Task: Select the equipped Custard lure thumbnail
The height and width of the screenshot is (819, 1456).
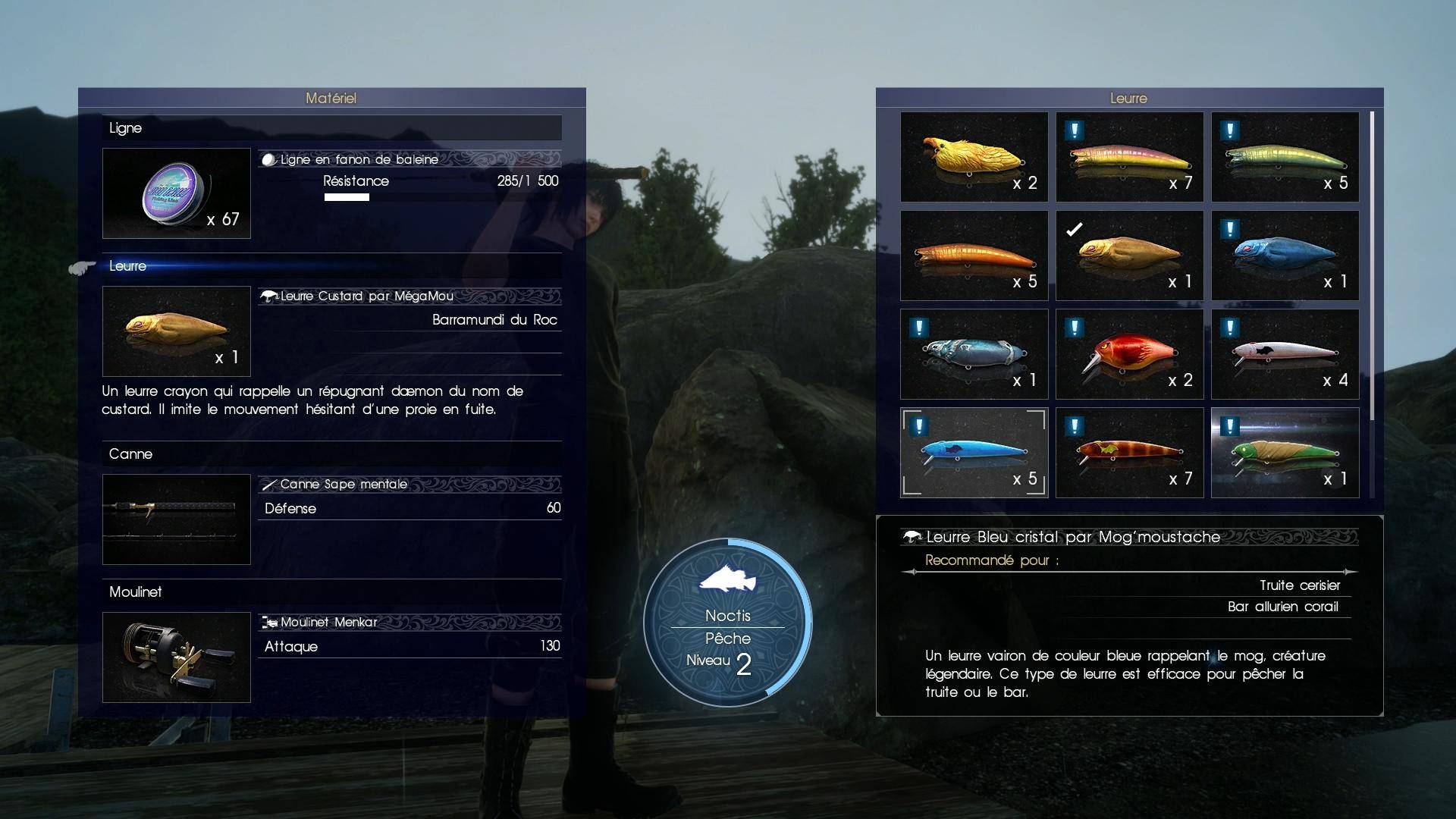Action: point(177,331)
